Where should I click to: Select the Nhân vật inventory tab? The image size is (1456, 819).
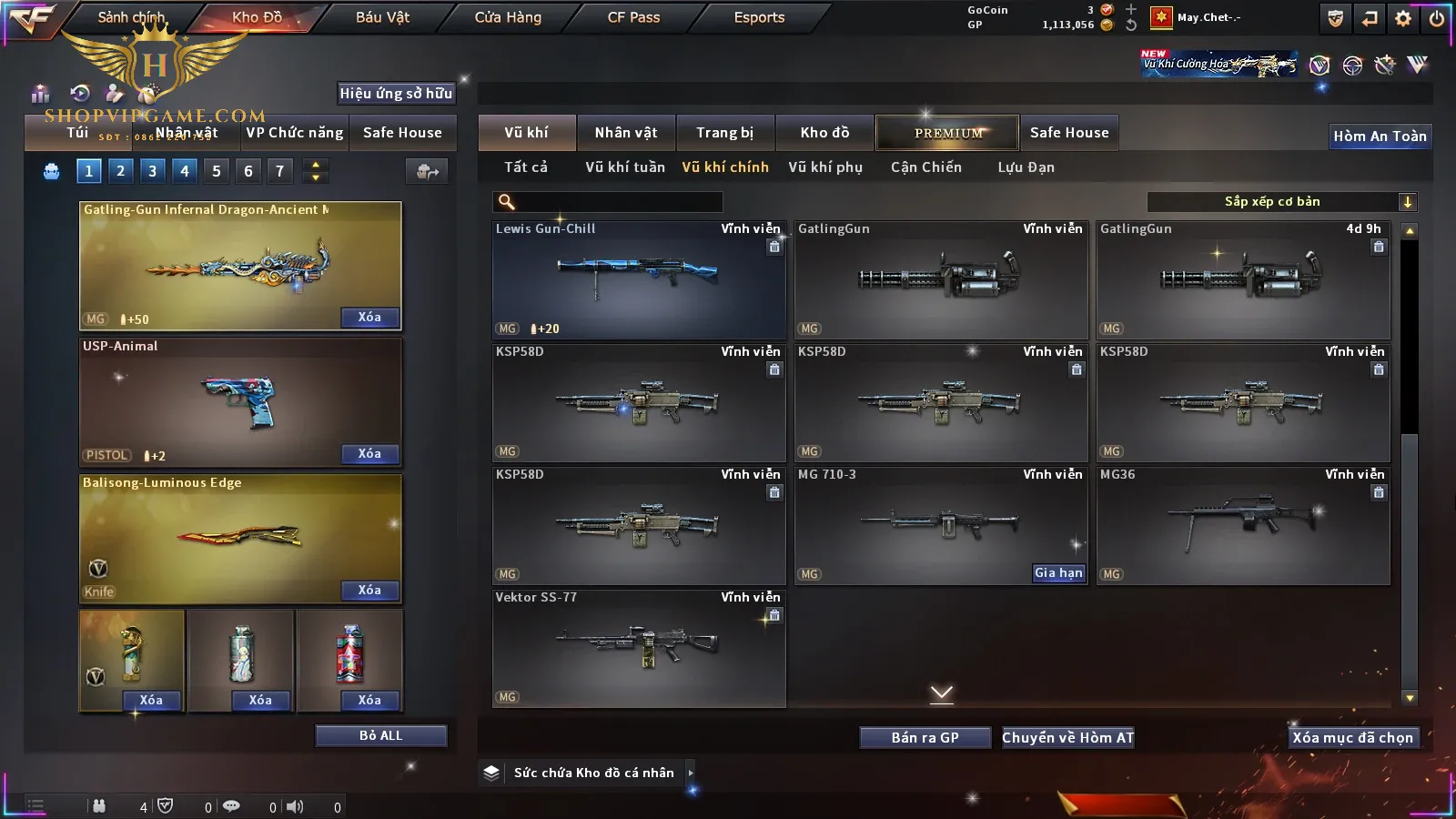point(625,133)
